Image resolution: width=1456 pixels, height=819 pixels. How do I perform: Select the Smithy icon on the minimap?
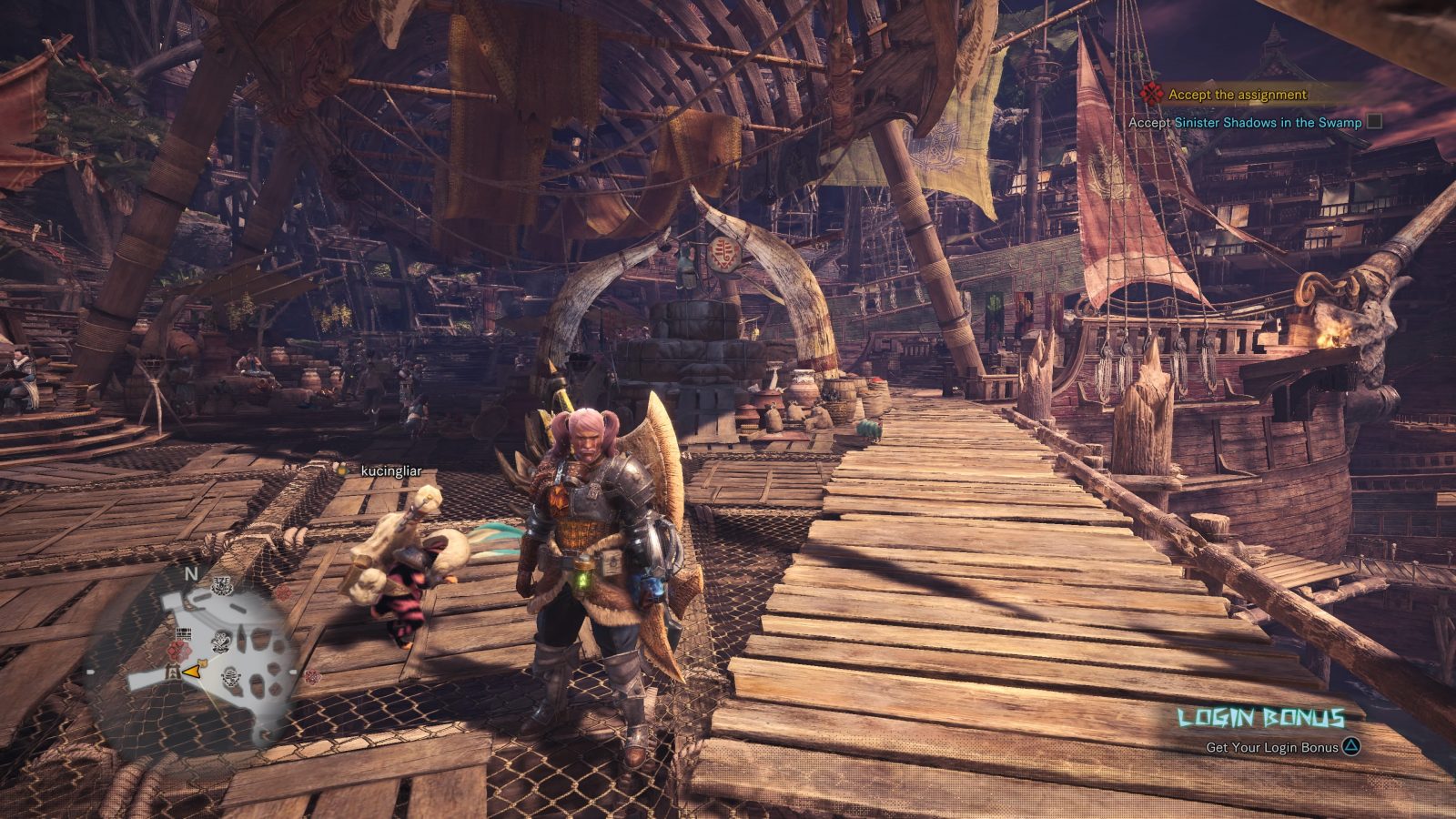220,585
